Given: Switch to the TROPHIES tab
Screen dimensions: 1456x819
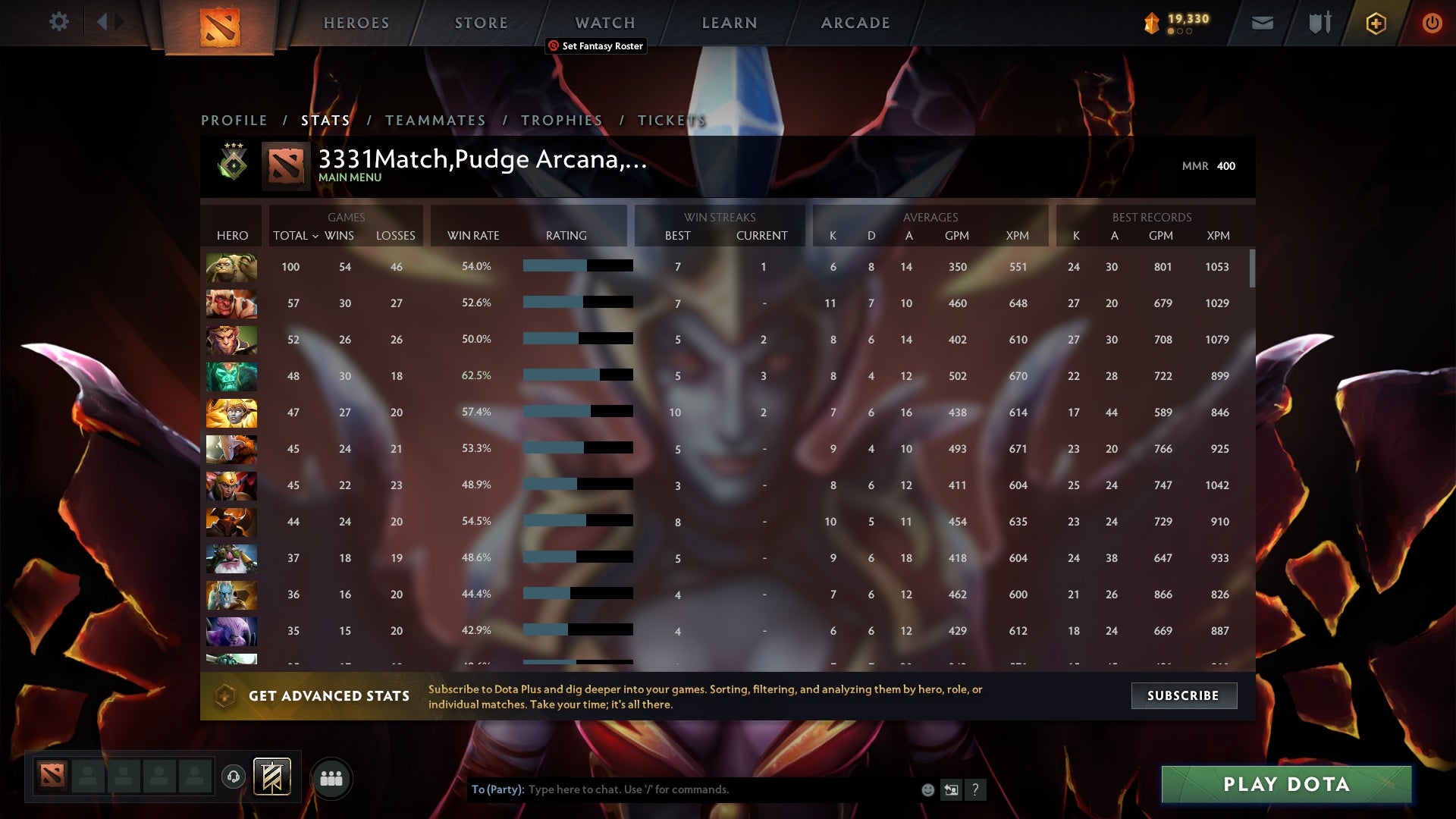Looking at the screenshot, I should 561,120.
